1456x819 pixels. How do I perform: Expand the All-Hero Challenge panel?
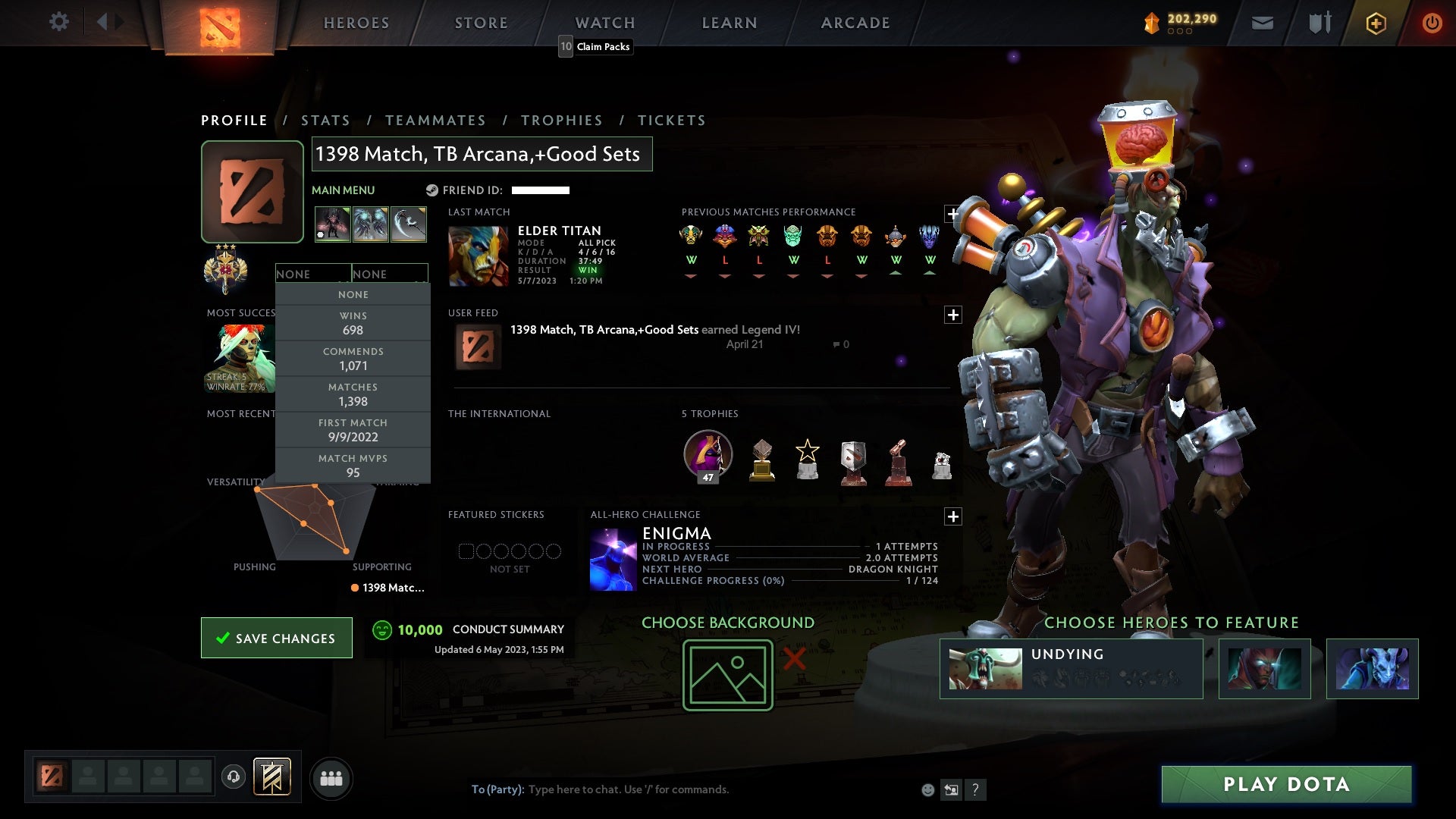click(953, 516)
